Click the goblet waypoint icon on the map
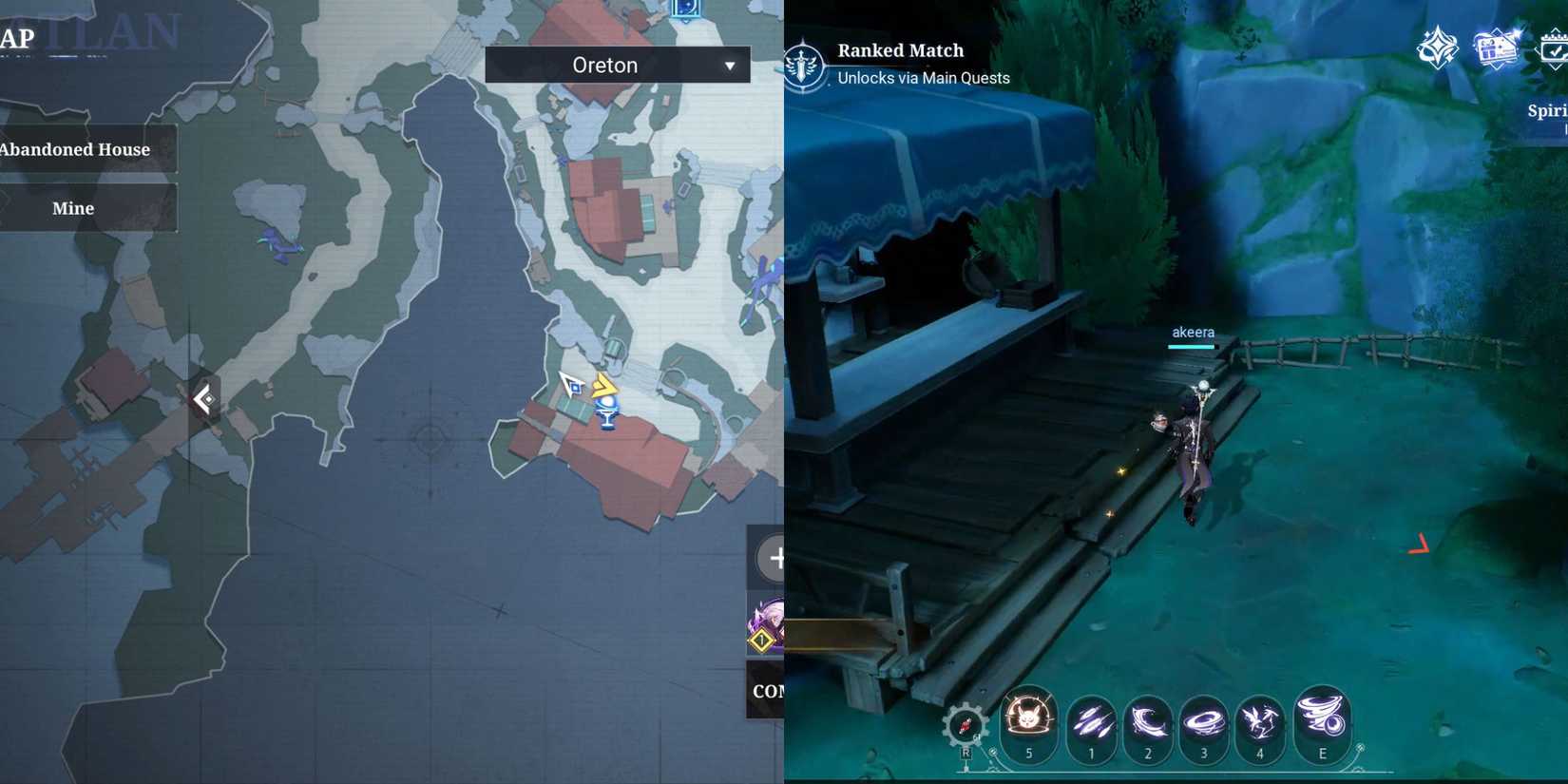 point(605,412)
